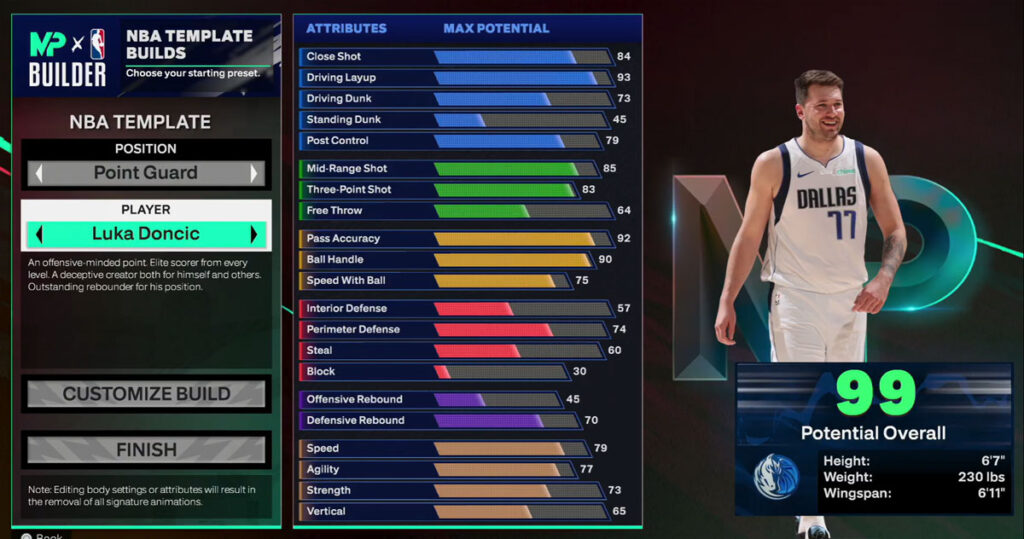Viewport: 1024px width, 539px height.
Task: Open the Customize Build option
Action: (146, 394)
